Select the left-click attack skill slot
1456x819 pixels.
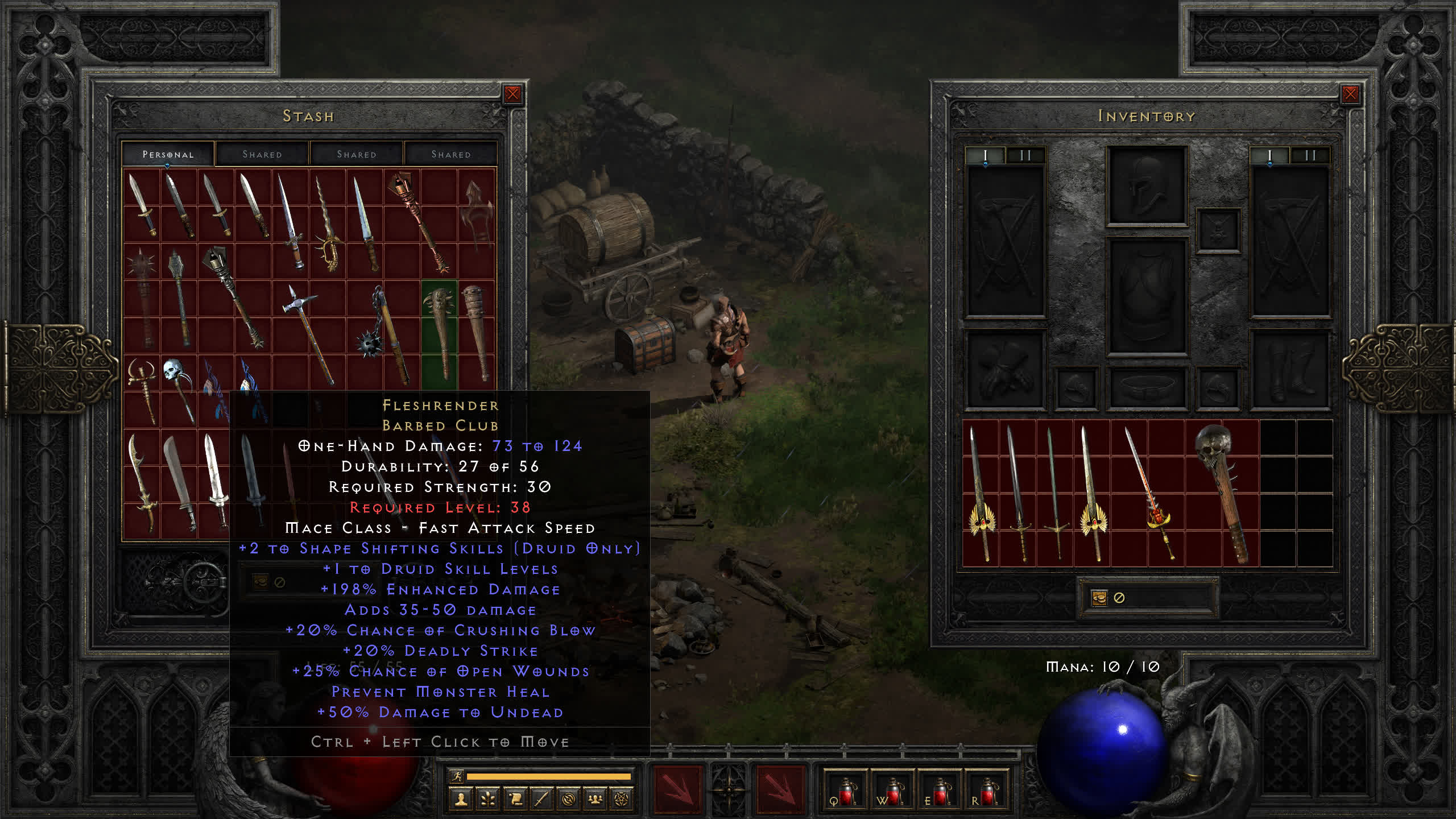pyautogui.click(x=677, y=789)
